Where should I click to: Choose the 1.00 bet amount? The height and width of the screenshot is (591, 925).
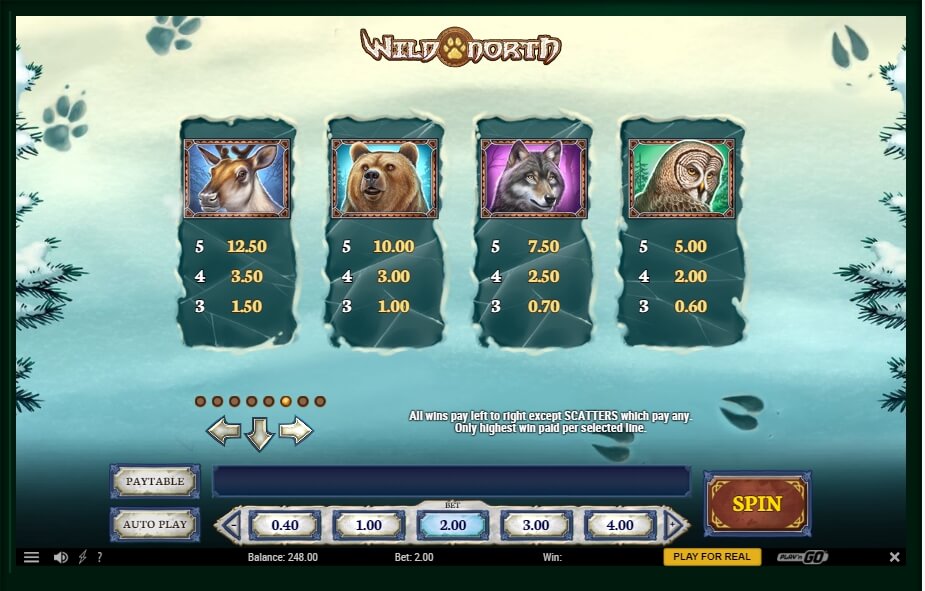(369, 525)
